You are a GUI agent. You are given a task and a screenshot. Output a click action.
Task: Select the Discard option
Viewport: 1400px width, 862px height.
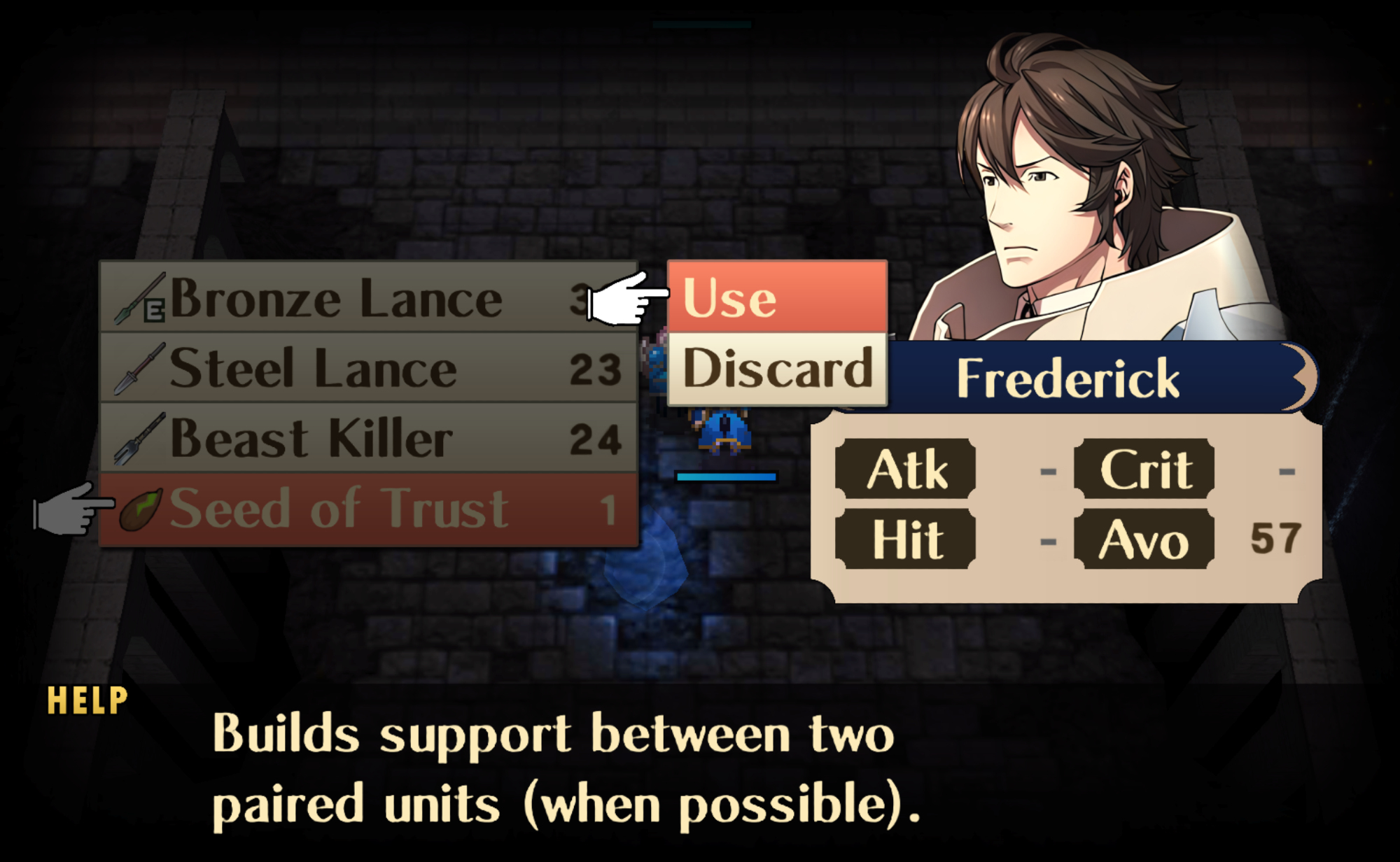coord(777,368)
